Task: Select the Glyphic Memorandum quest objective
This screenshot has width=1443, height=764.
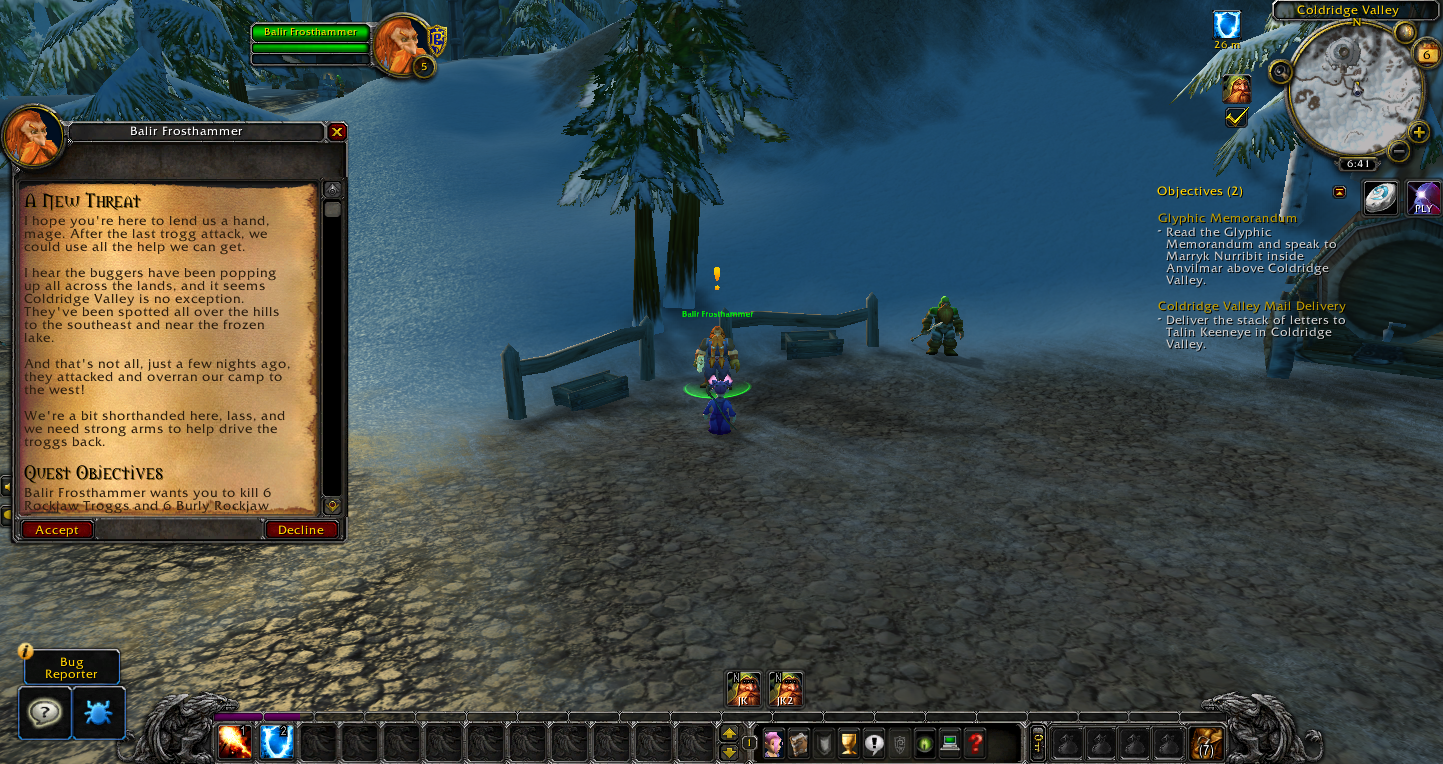Action: (x=1227, y=218)
